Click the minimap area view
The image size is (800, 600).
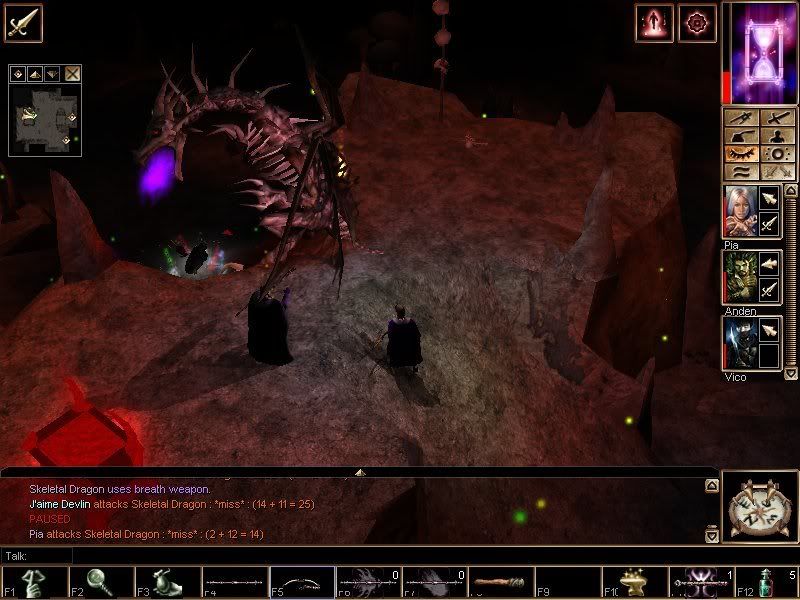pyautogui.click(x=44, y=118)
